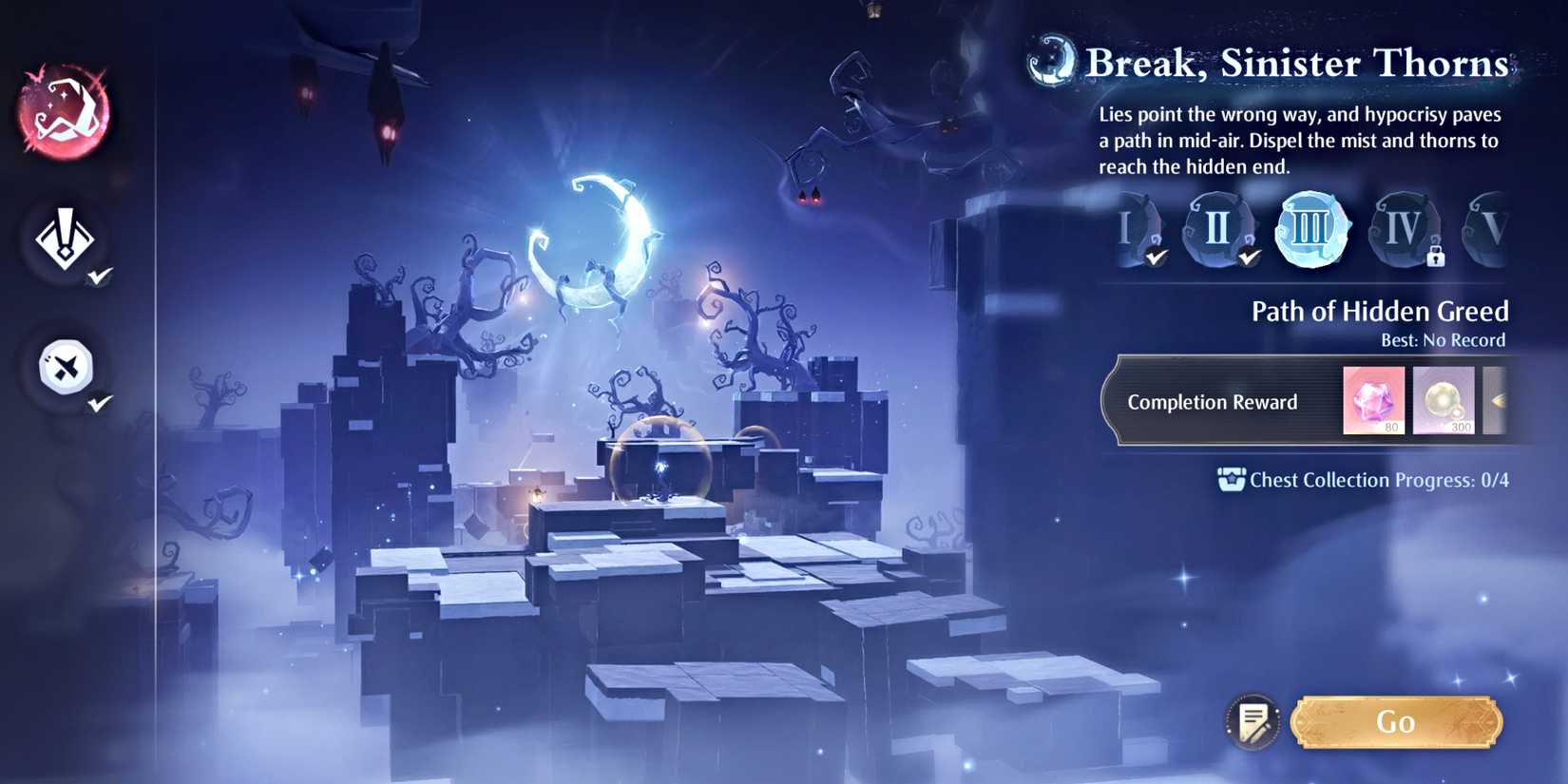View the golden pearl reward x300
This screenshot has height=784, width=1568.
coord(1444,401)
